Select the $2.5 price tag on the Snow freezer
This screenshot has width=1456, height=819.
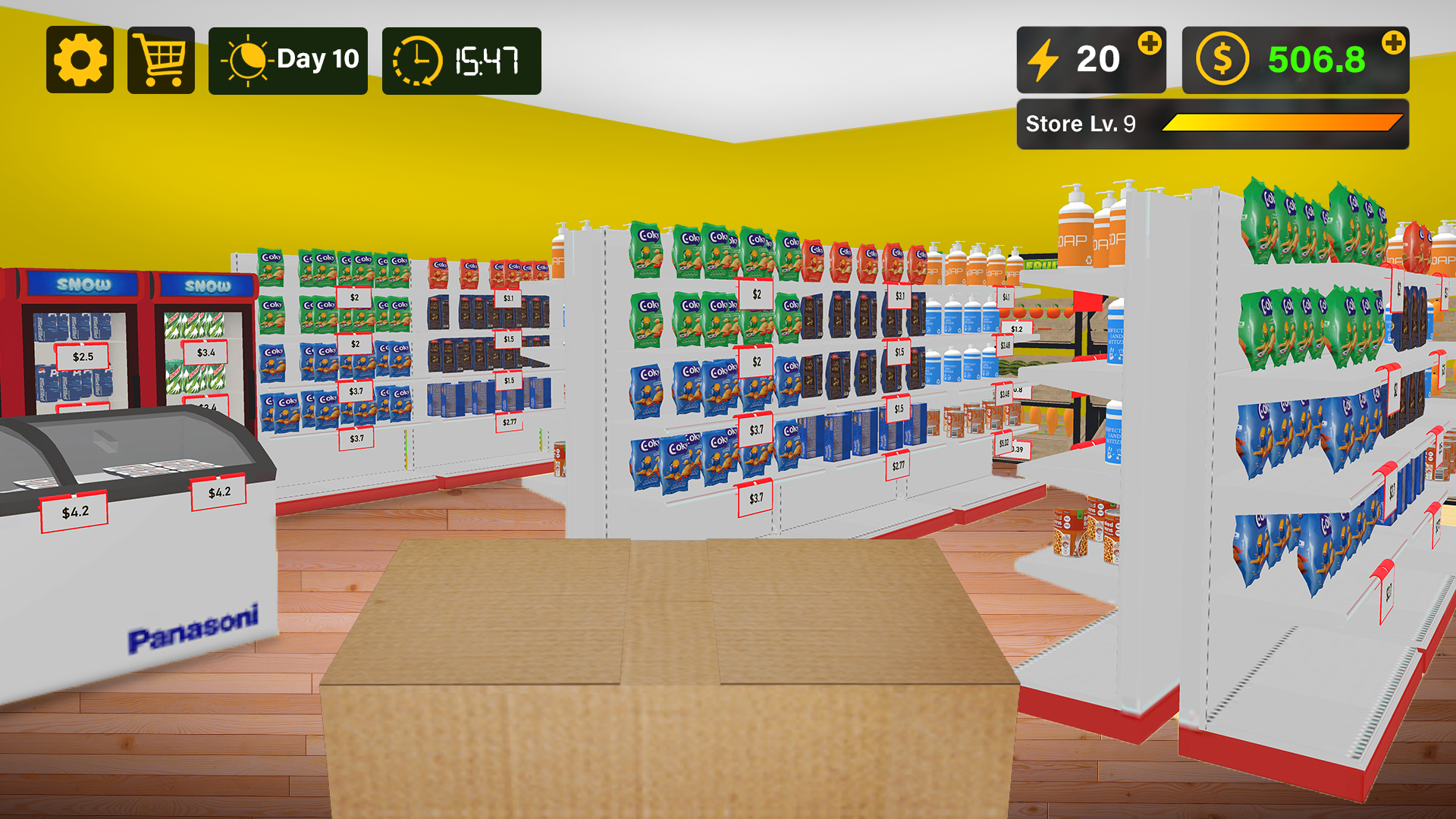(81, 356)
